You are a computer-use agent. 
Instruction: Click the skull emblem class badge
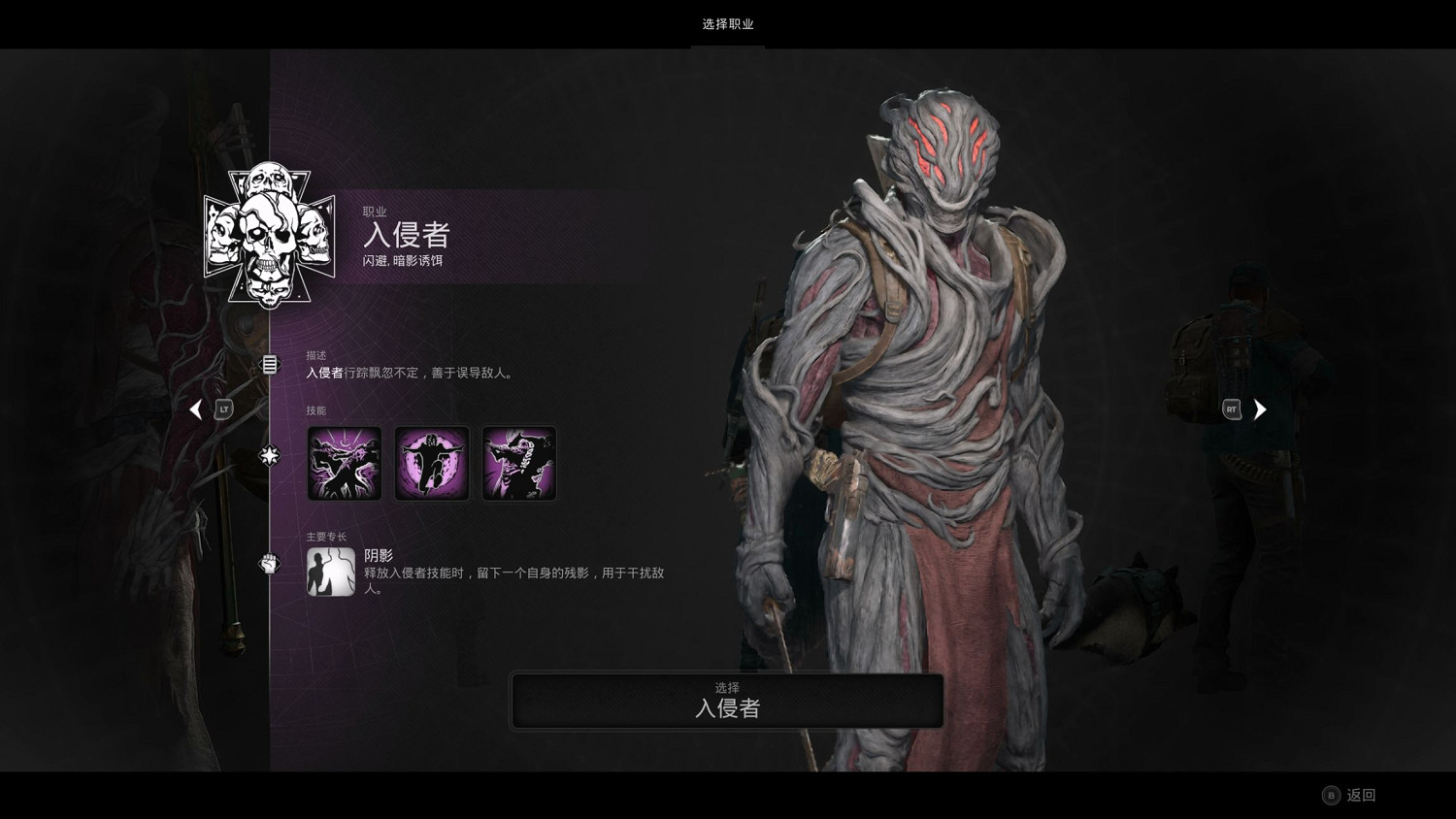pos(269,235)
